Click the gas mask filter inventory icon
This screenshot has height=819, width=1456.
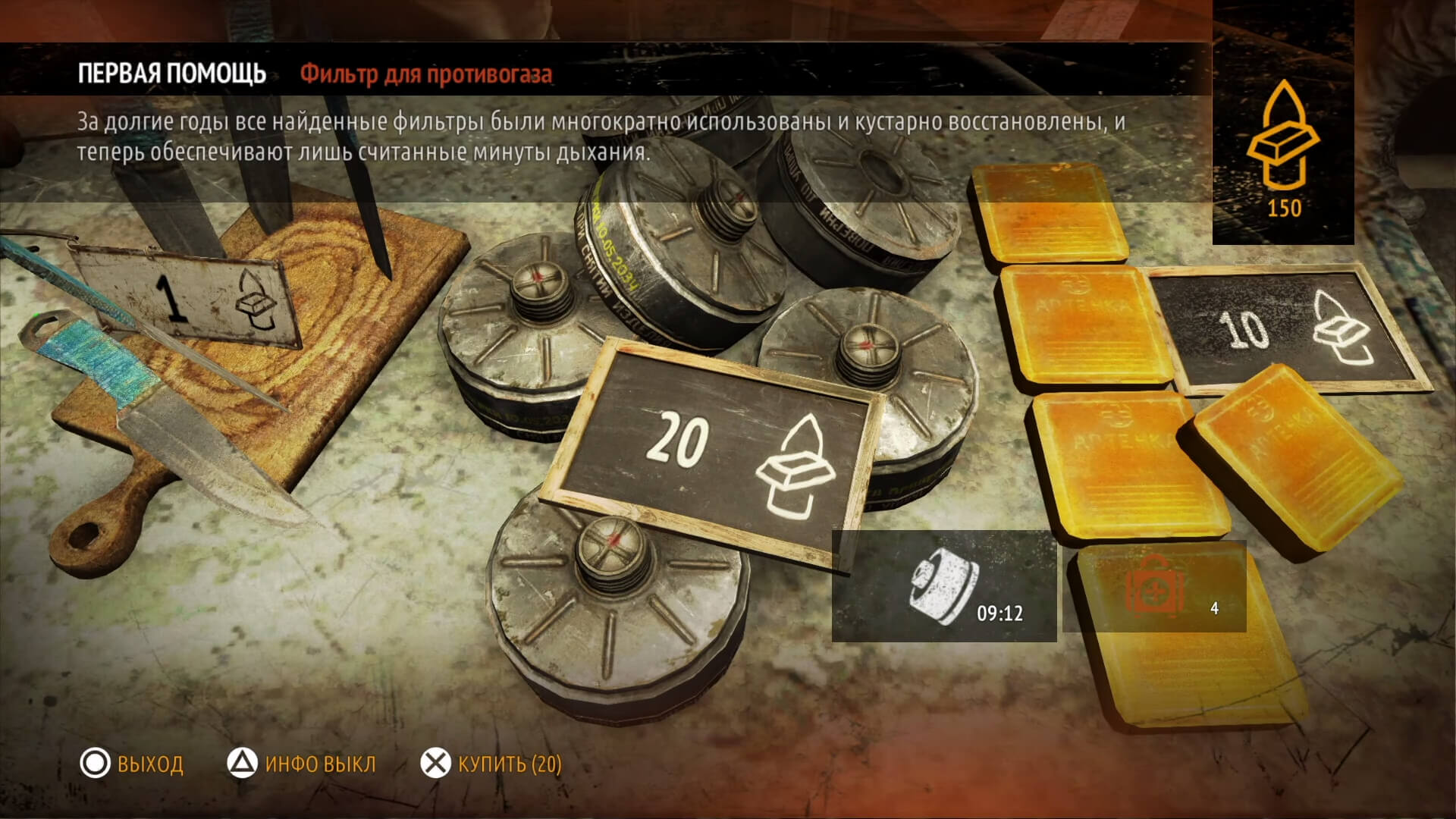coord(943,586)
